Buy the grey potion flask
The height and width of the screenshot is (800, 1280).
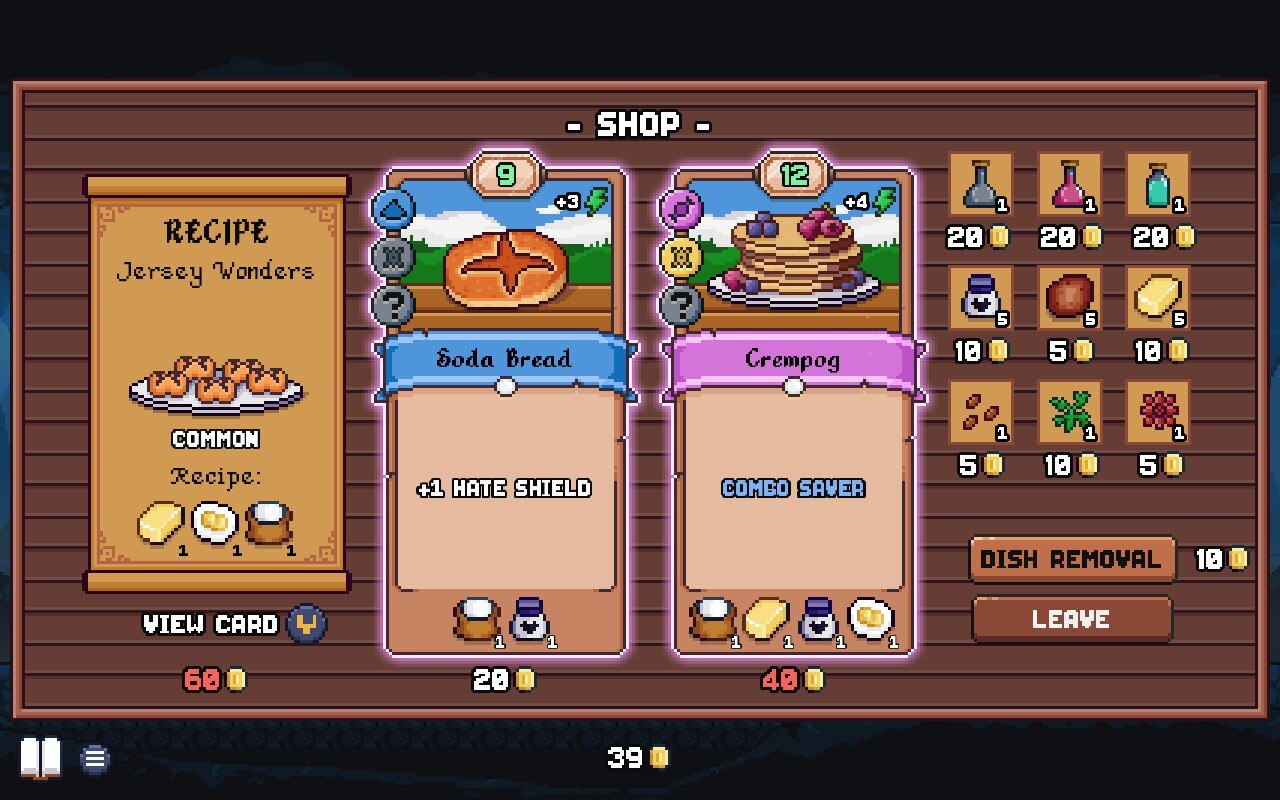(x=980, y=185)
